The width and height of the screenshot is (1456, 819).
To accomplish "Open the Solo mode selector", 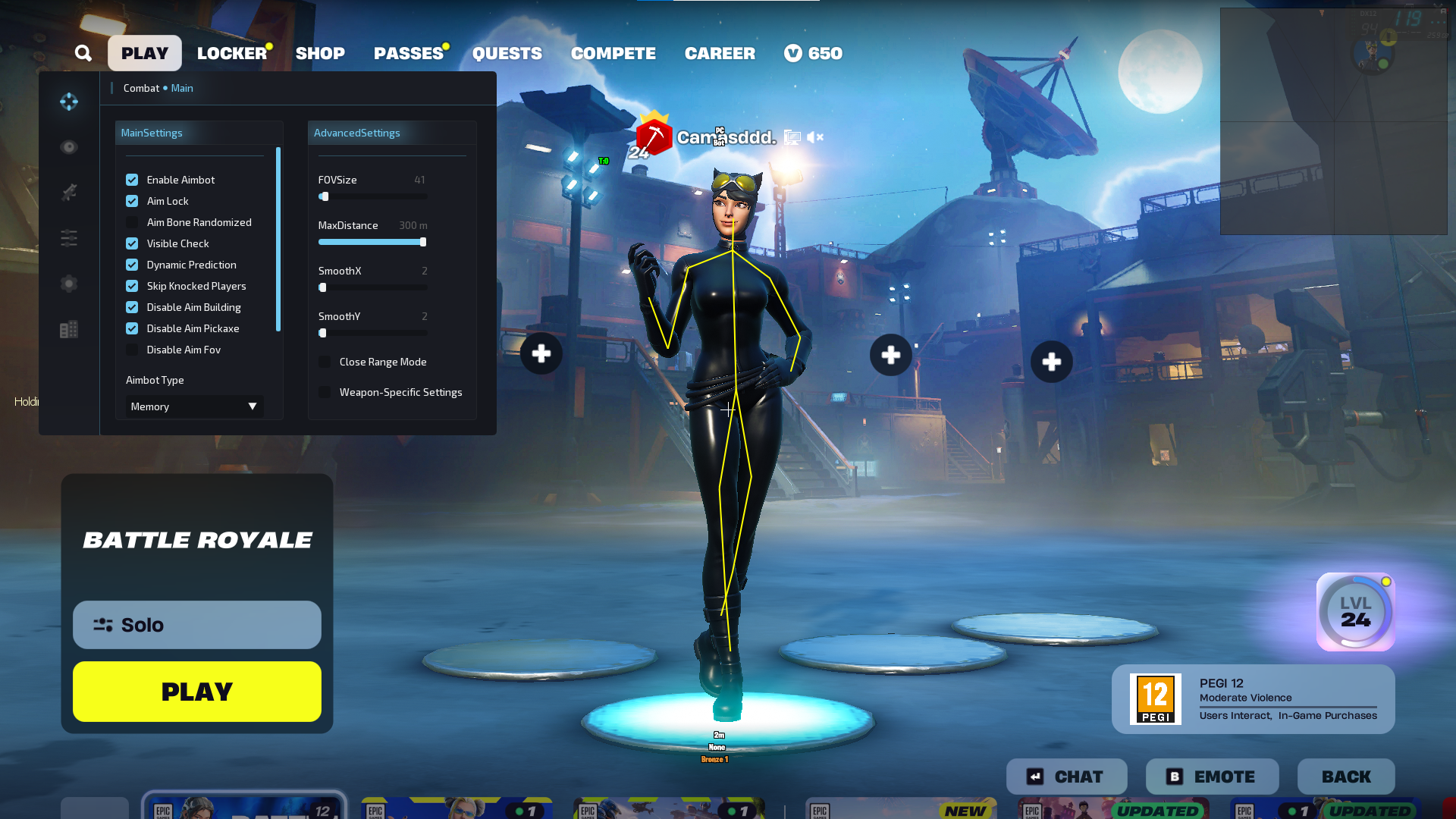I will 197,625.
